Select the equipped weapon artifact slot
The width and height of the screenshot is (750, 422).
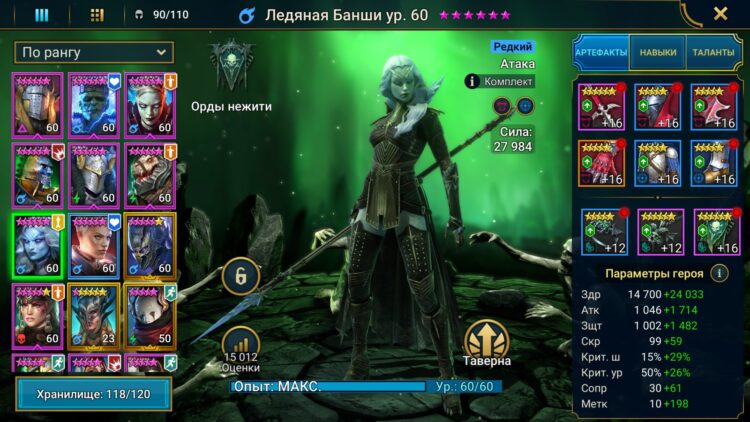coord(601,107)
